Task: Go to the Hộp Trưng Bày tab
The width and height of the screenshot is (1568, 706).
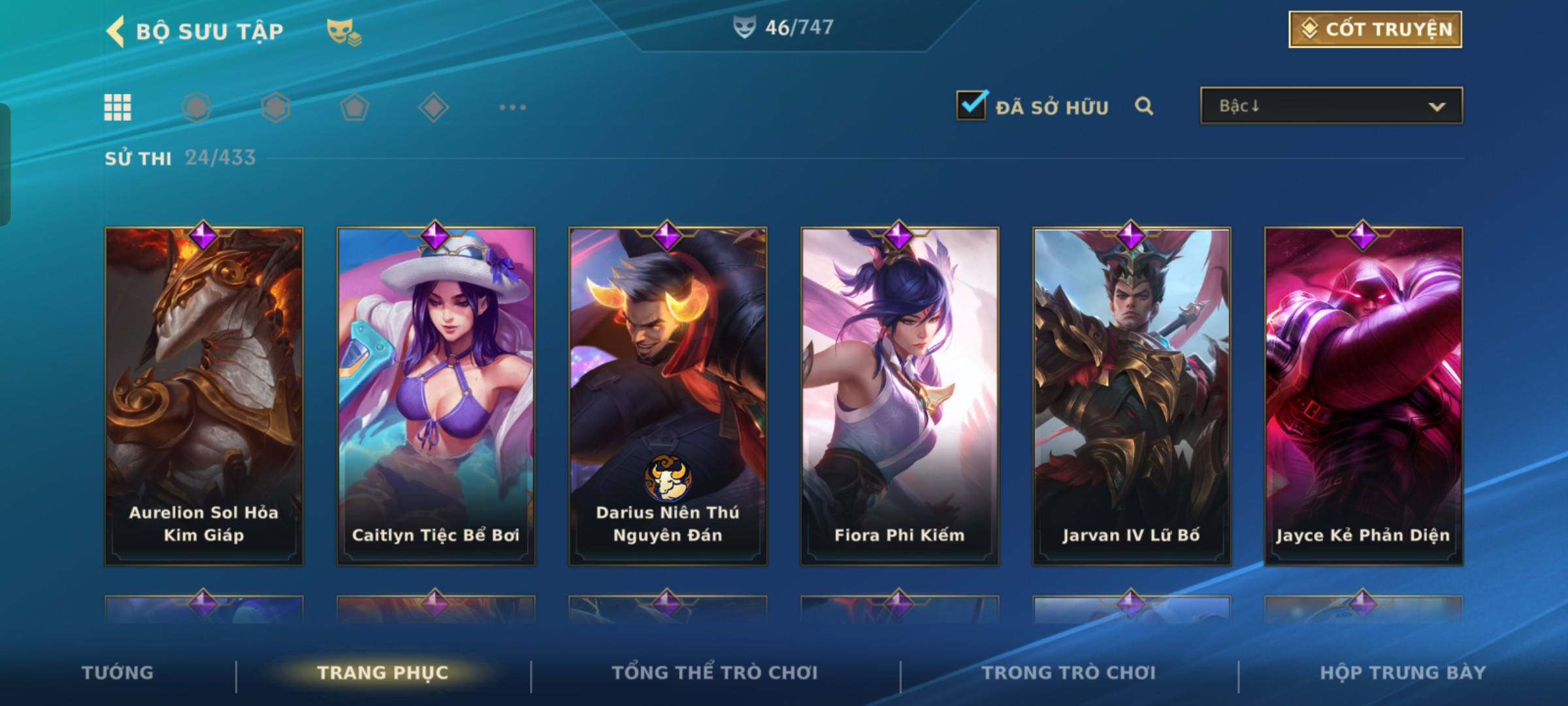Action: pyautogui.click(x=1403, y=673)
